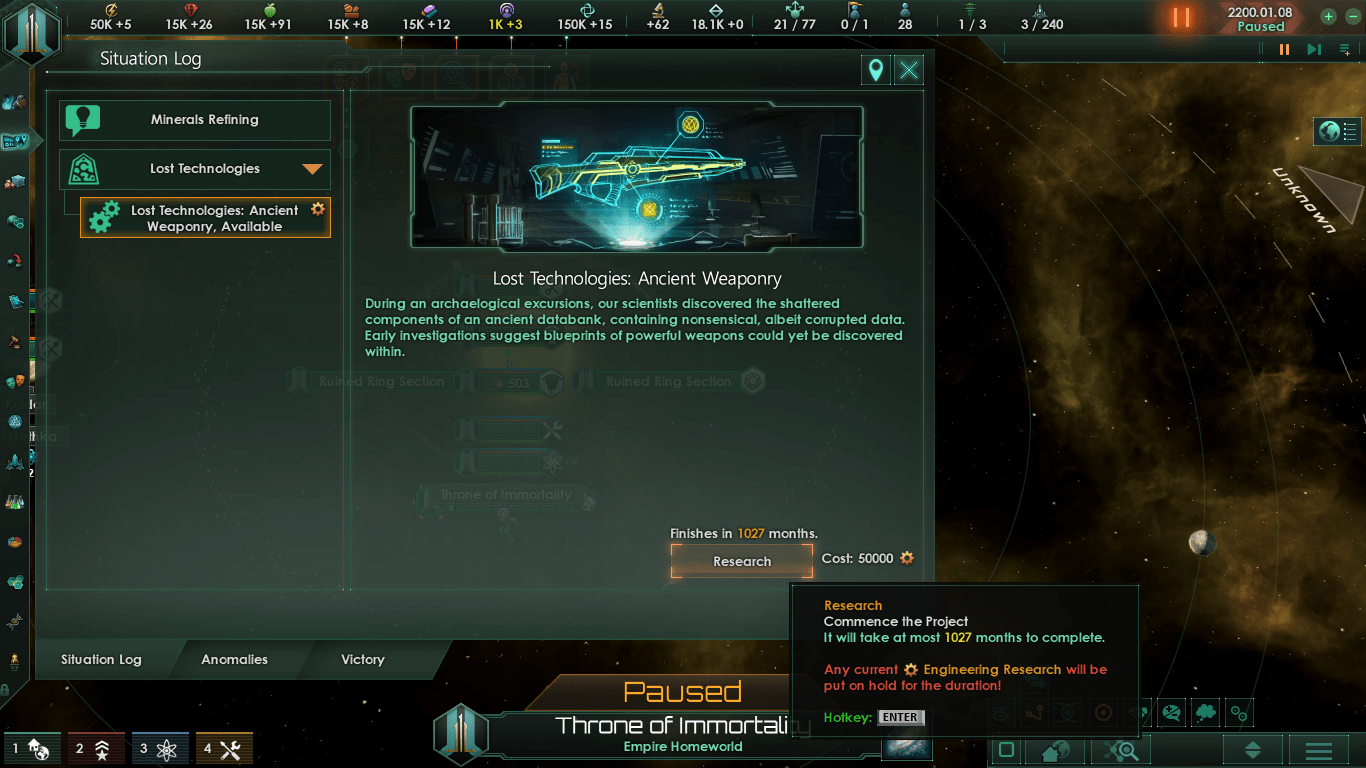Screen dimensions: 1366x768
Task: Select control group 3 science atom
Action: pos(160,749)
